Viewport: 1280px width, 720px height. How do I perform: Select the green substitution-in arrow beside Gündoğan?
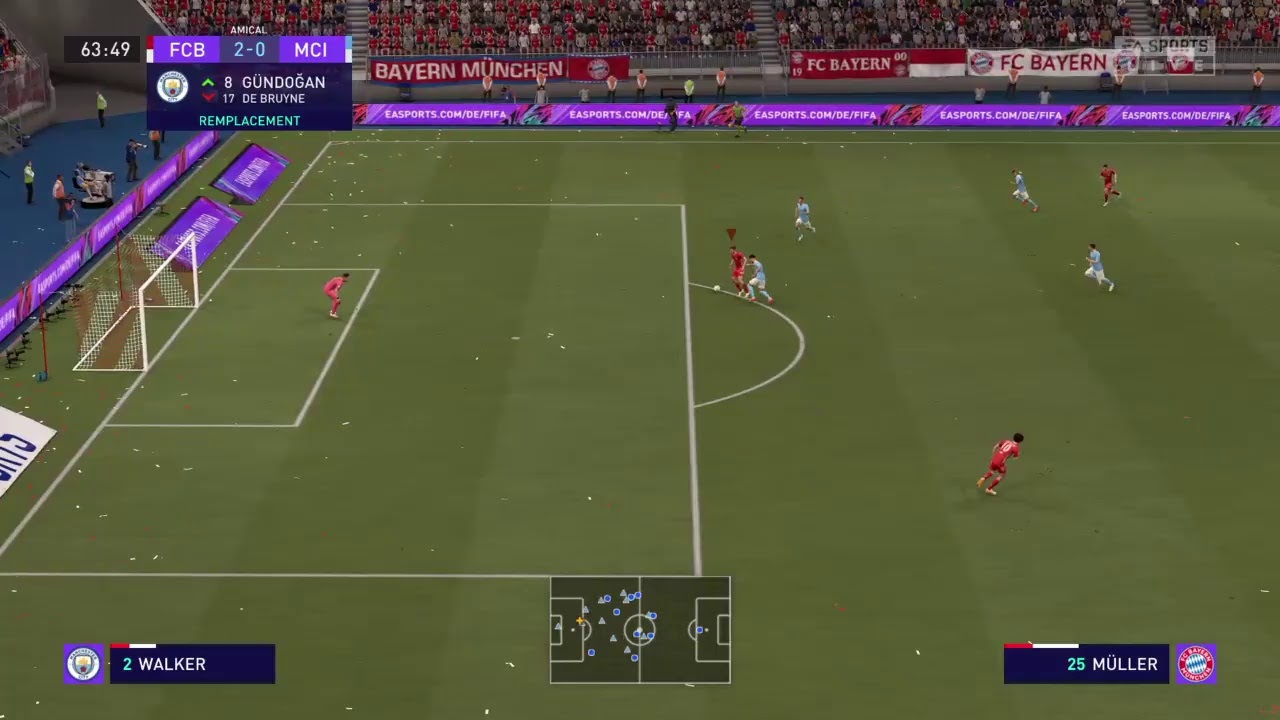(x=208, y=82)
